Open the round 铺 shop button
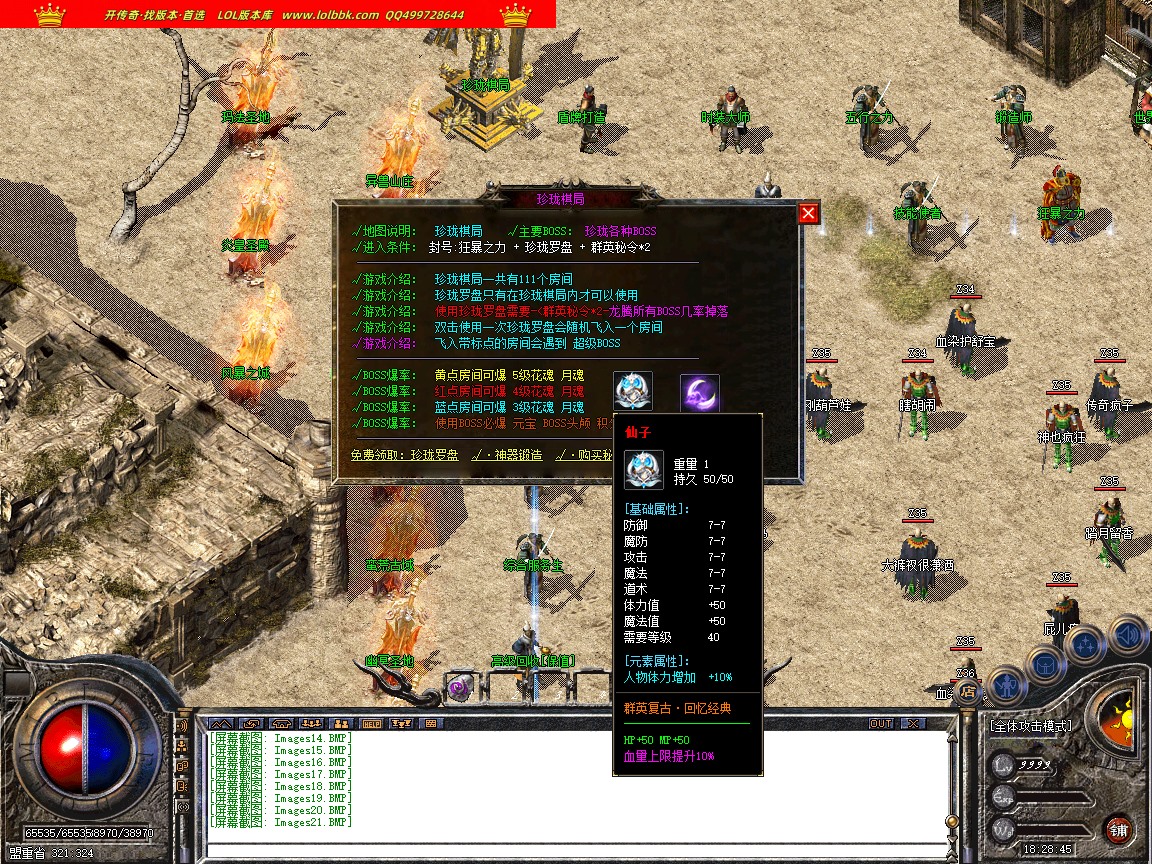 click(1118, 829)
